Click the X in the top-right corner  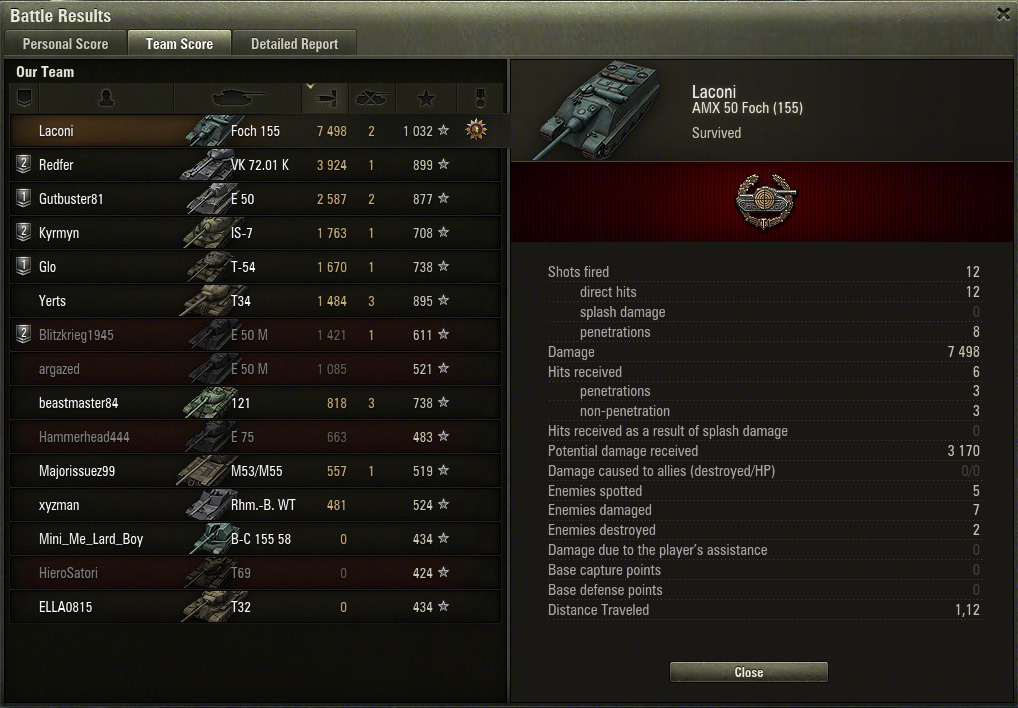click(1003, 14)
